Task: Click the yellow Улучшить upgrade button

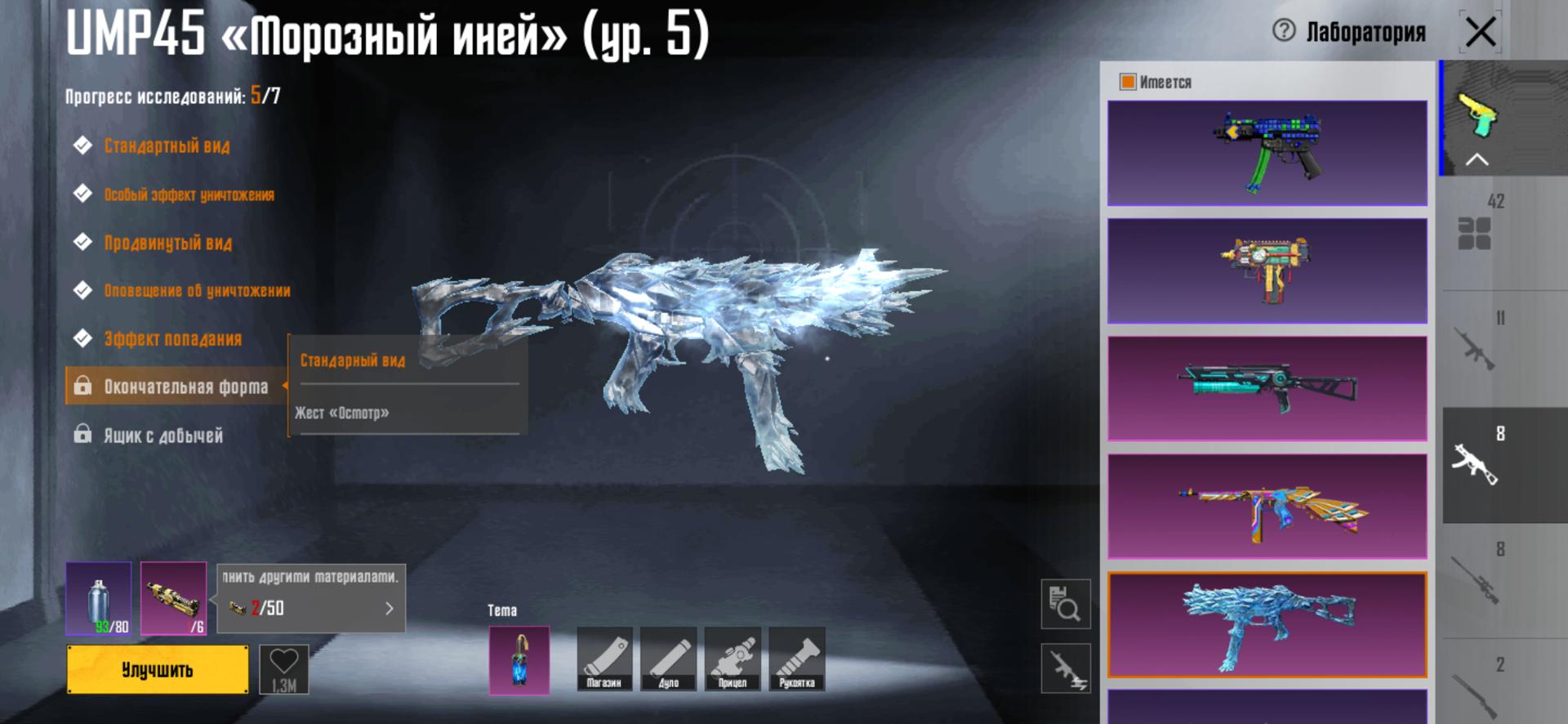Action: (x=158, y=669)
